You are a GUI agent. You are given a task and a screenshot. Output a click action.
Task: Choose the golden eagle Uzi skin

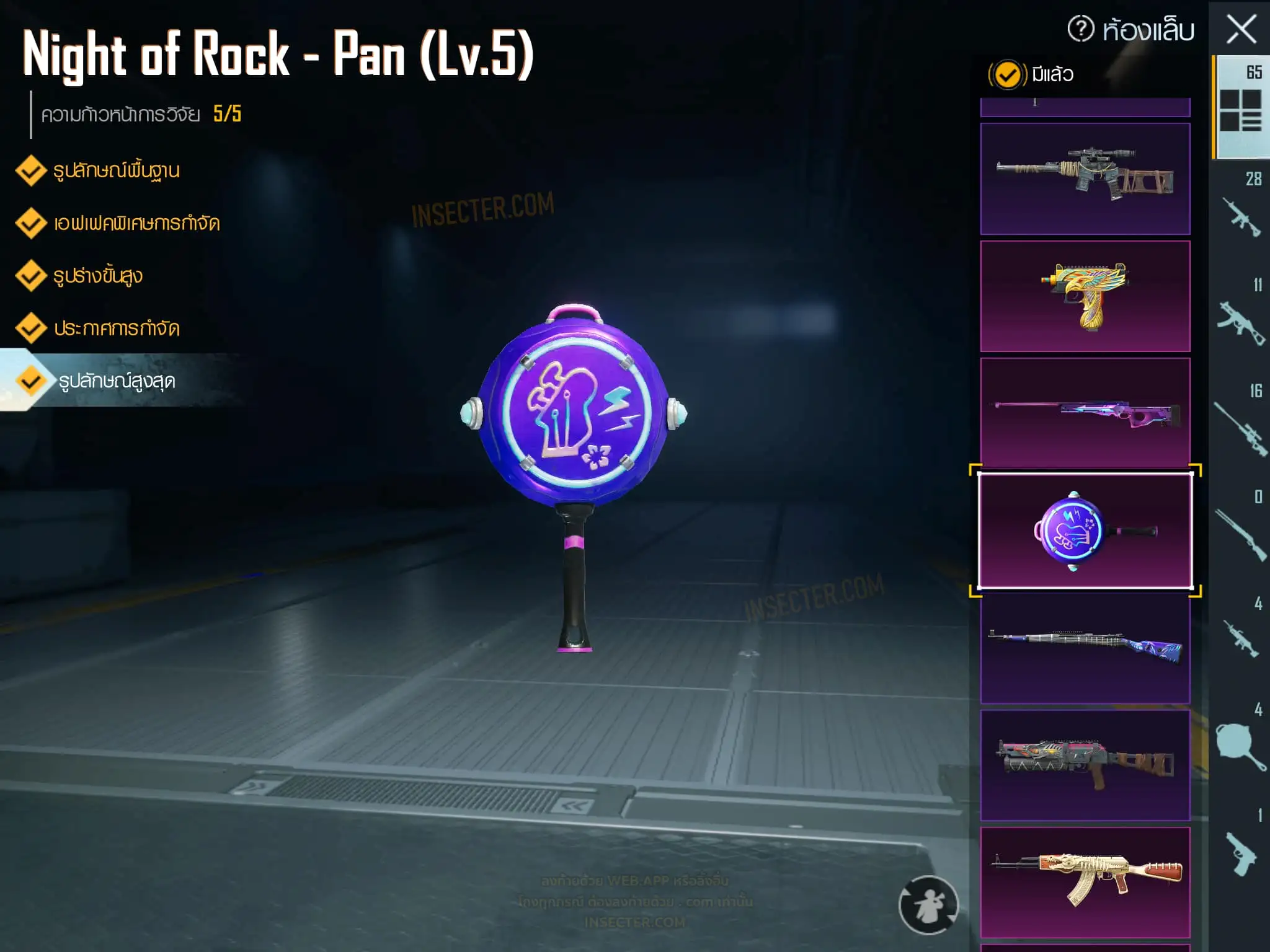1085,296
